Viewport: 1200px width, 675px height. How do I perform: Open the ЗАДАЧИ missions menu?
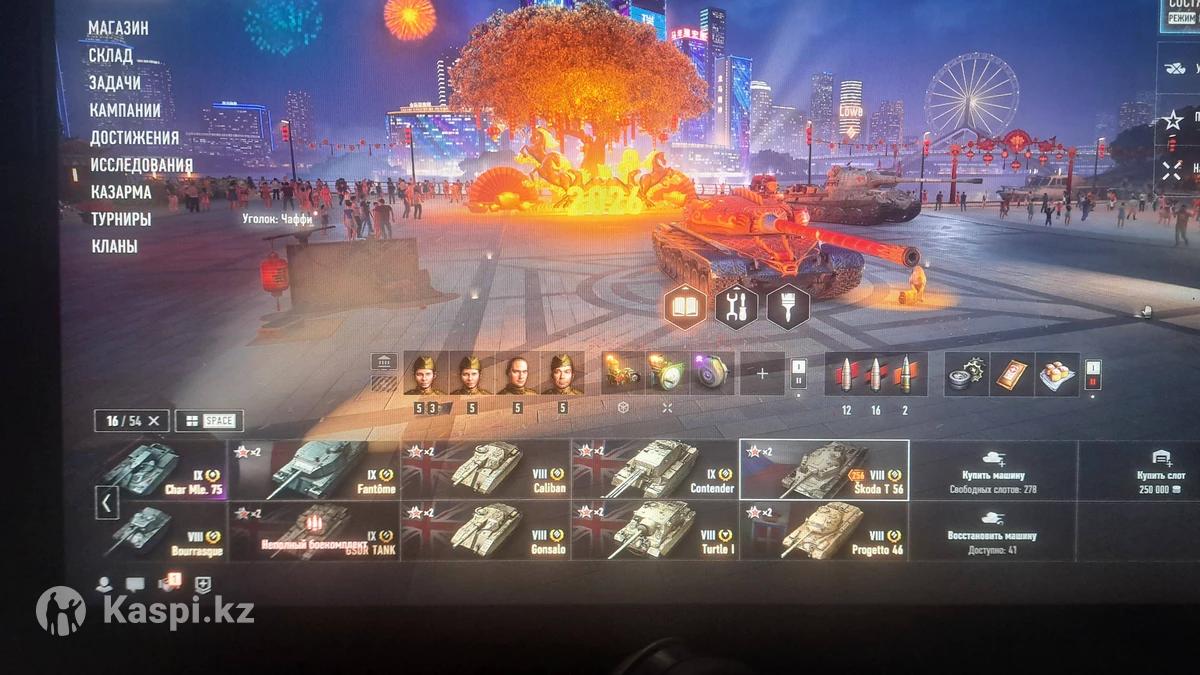click(x=115, y=83)
